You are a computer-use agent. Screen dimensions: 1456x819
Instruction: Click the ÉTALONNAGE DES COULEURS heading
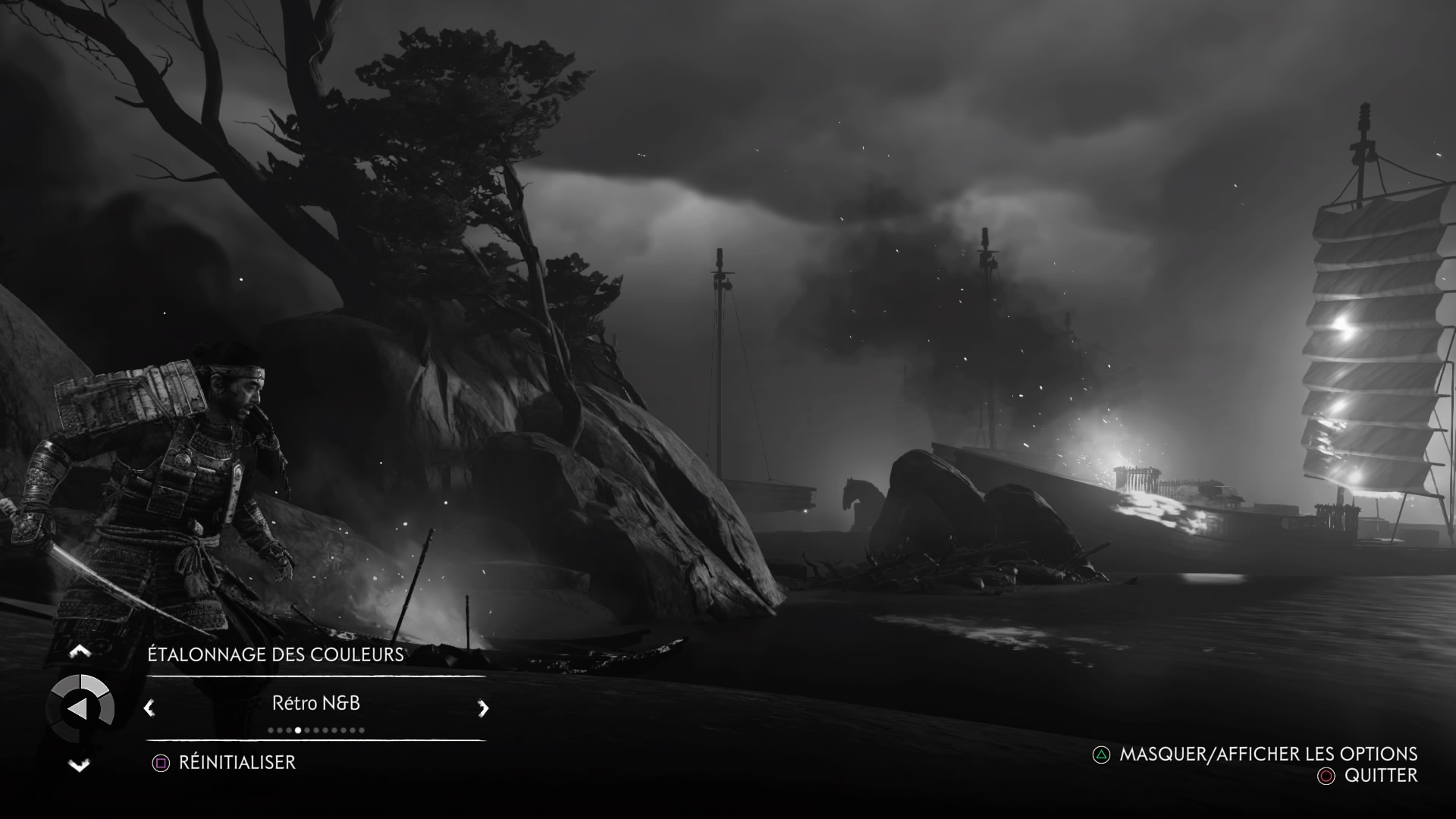pos(275,654)
